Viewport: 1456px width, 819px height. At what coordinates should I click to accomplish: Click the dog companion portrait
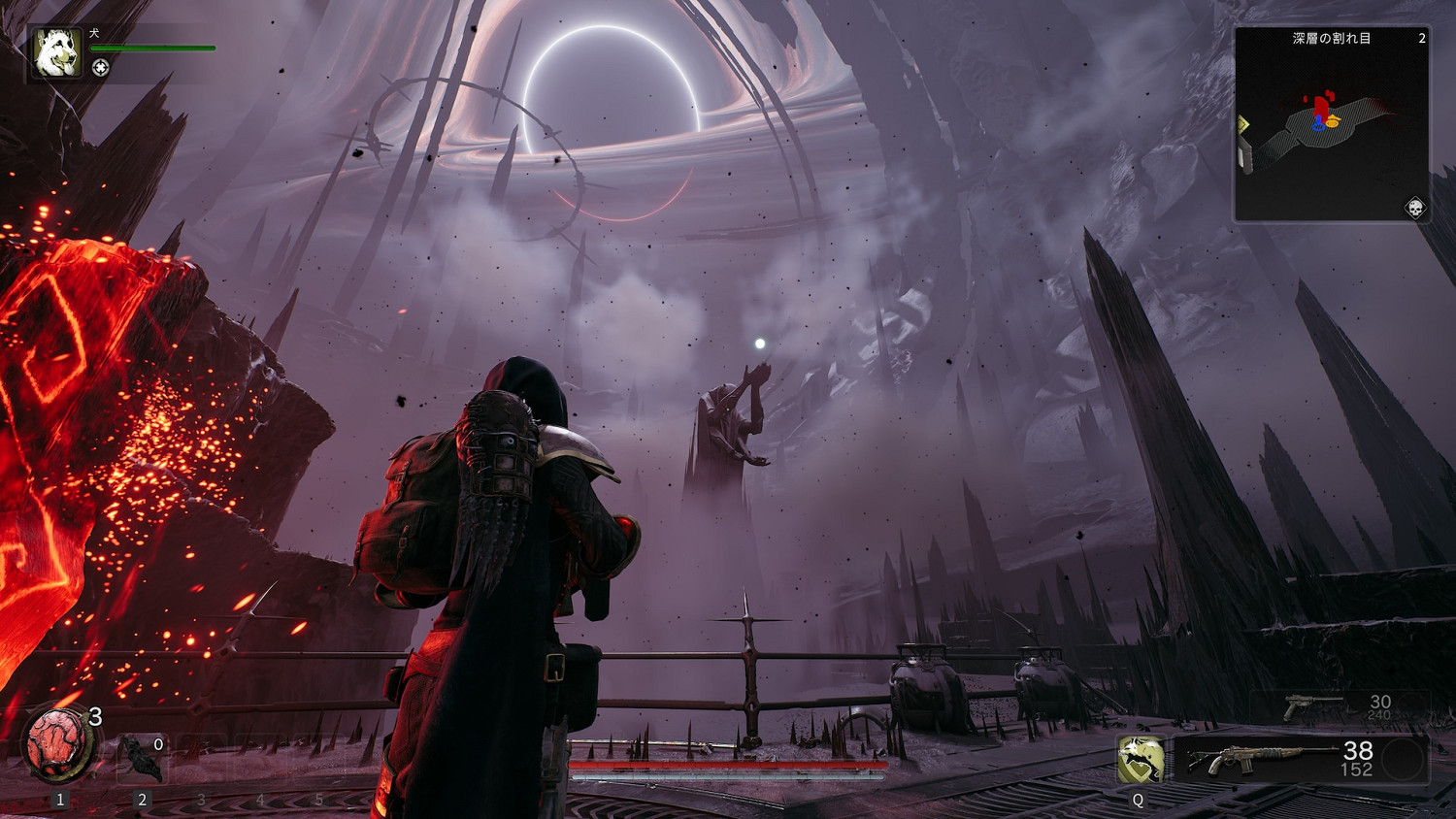(x=56, y=52)
